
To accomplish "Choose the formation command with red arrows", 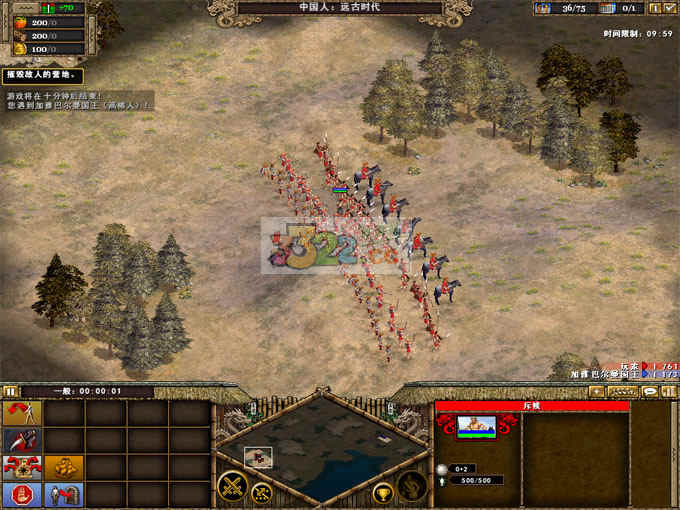I will (22, 467).
